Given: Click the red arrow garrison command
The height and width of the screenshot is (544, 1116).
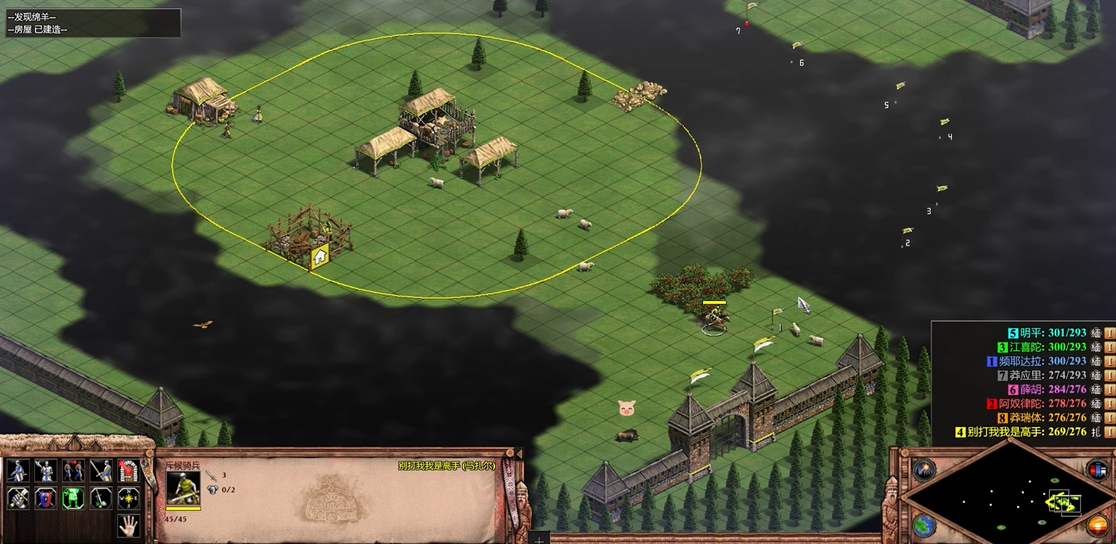Looking at the screenshot, I should coord(128,470).
